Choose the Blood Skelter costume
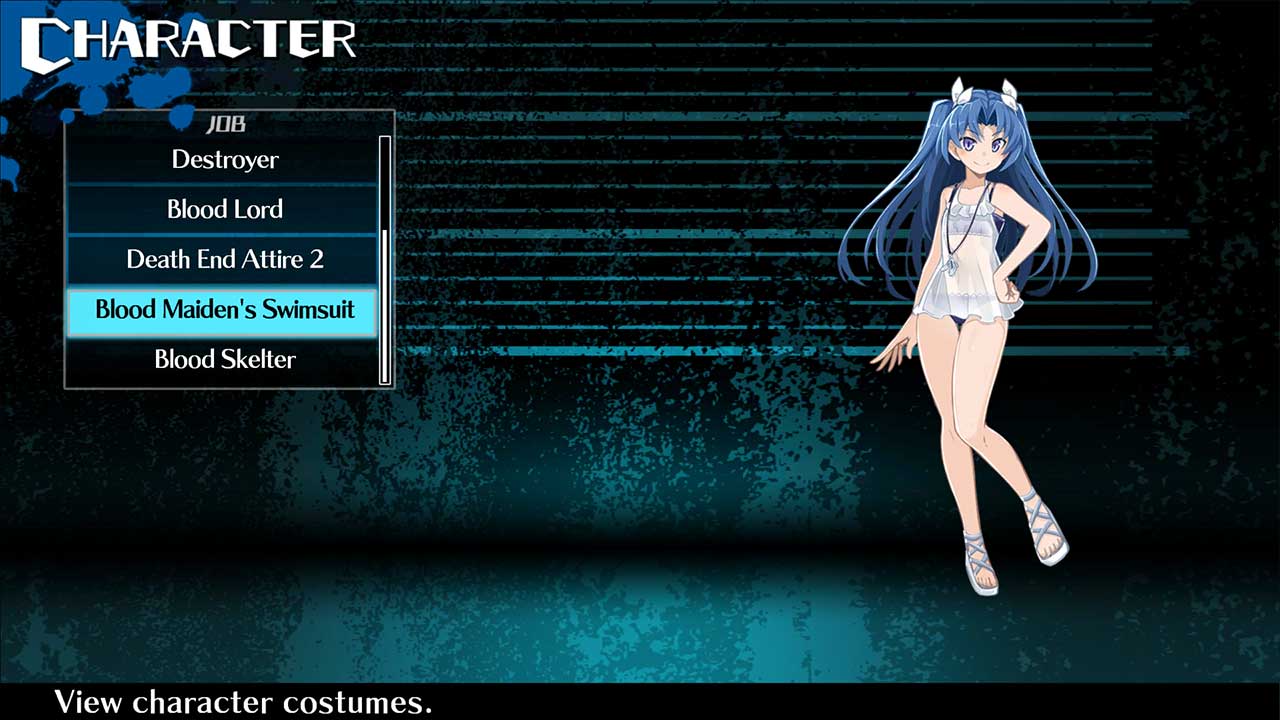The height and width of the screenshot is (720, 1280). tap(224, 359)
